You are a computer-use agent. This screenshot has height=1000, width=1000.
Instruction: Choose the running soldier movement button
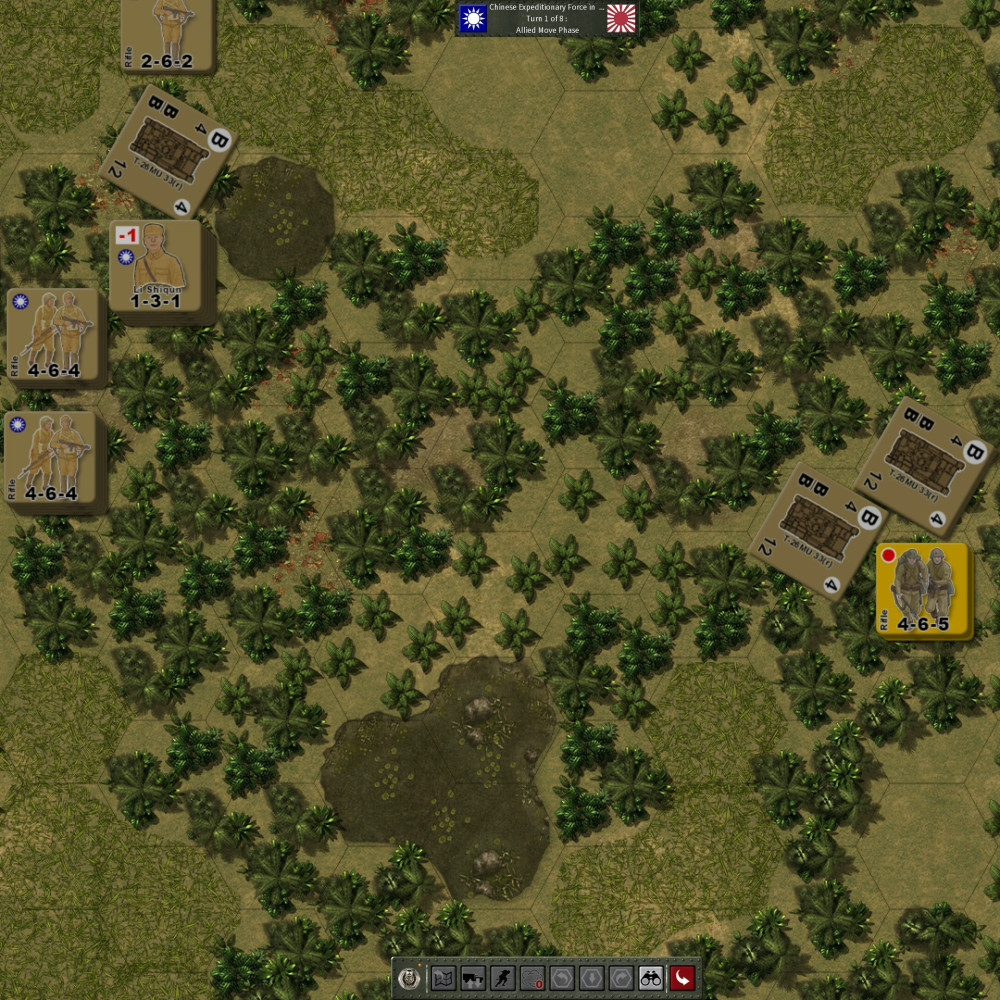tap(503, 977)
